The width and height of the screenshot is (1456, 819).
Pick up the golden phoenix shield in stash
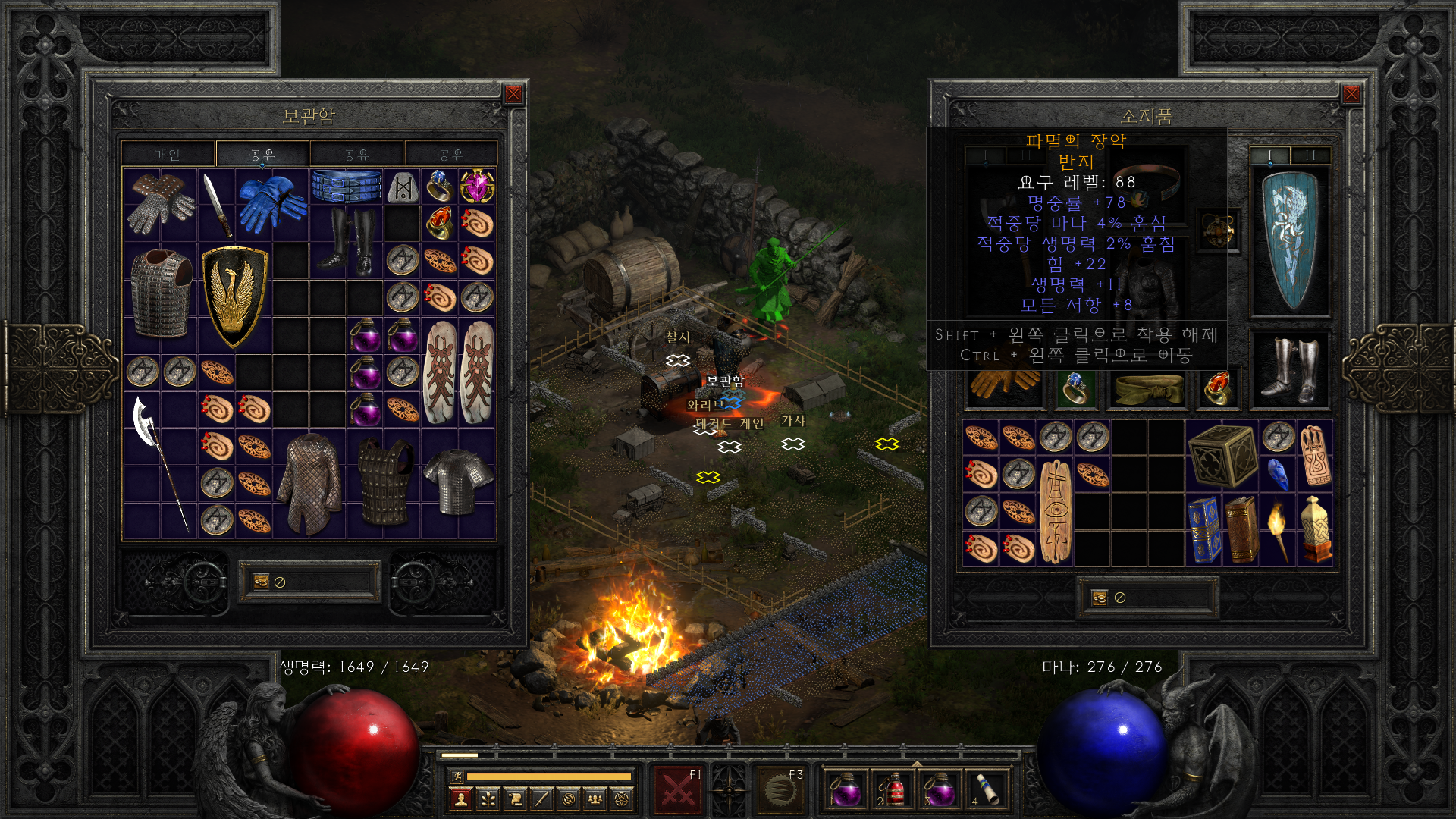(x=234, y=296)
